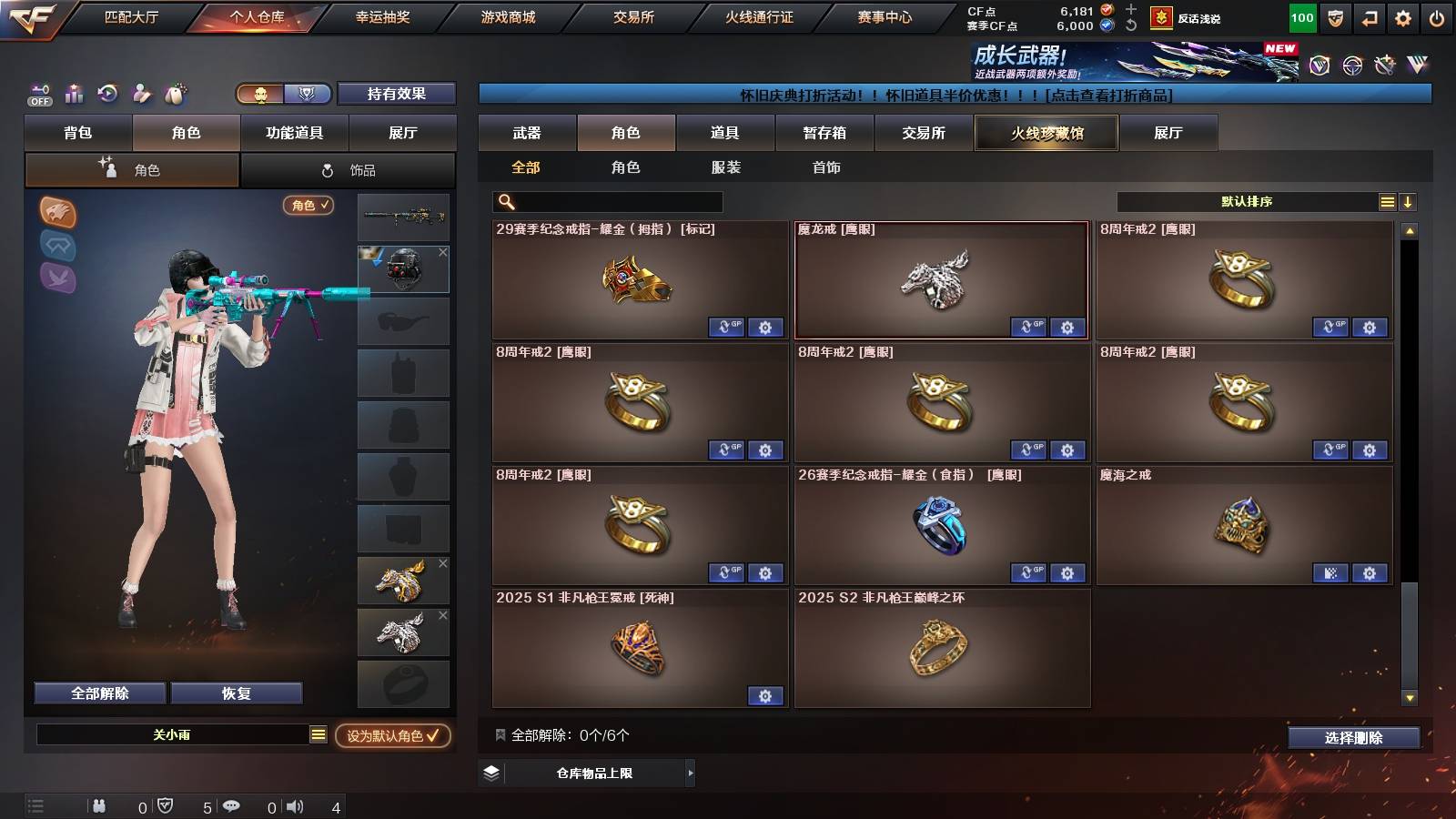Open the settings gear in the top-right corner
The image size is (1456, 819).
tap(1404, 16)
